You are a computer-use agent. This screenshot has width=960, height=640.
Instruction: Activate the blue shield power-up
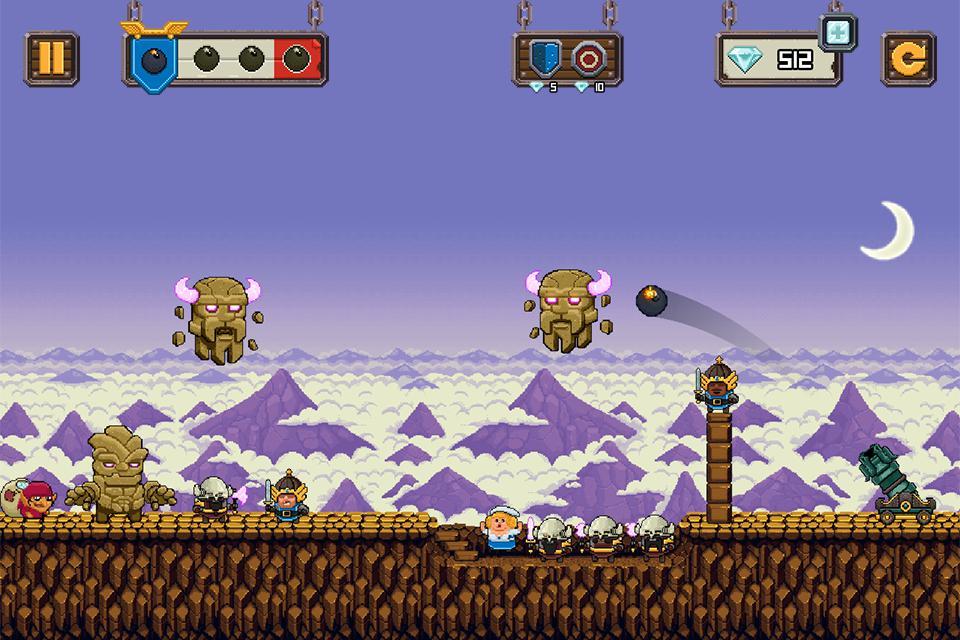(x=545, y=58)
